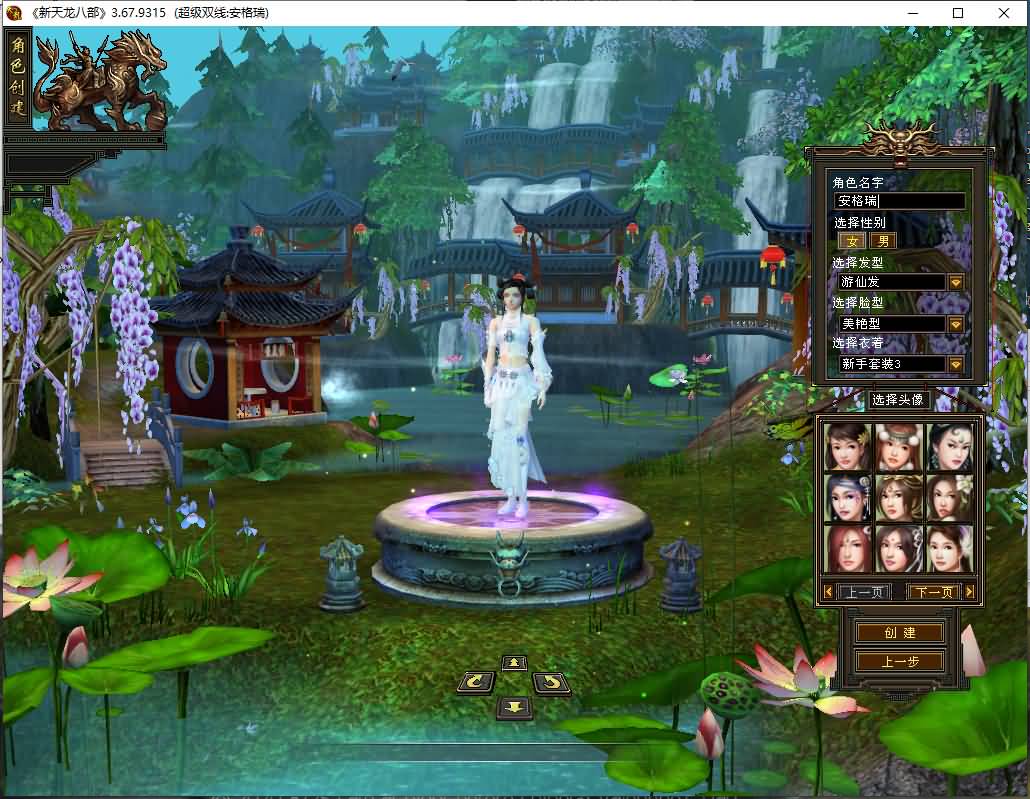This screenshot has height=799, width=1030.
Task: Select the red-haired woman portrait
Action: click(x=848, y=548)
